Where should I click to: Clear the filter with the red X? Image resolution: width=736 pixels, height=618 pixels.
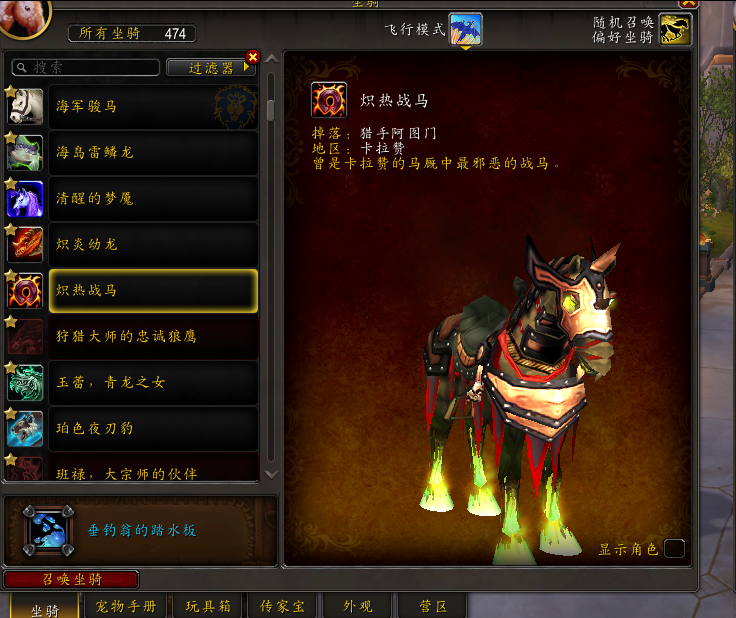(252, 57)
